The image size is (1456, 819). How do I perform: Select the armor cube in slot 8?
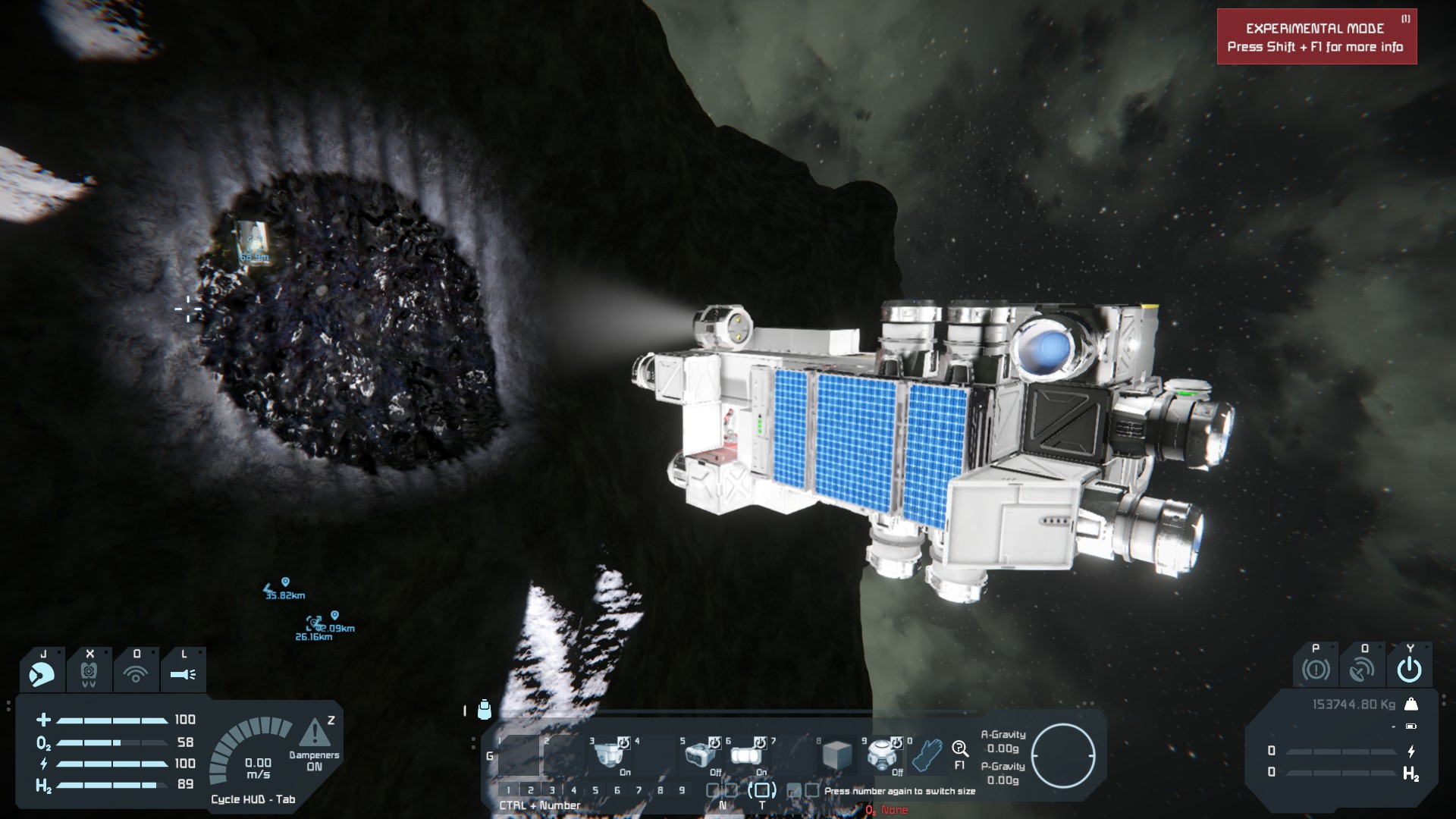pos(836,755)
